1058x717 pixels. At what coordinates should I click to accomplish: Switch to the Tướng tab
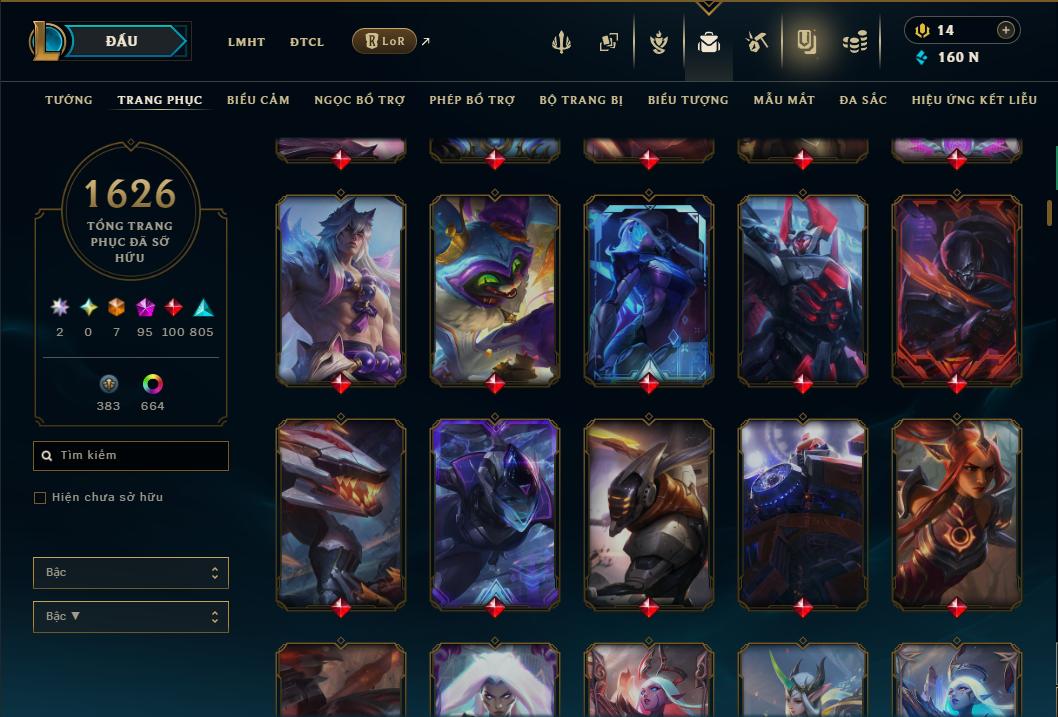click(x=69, y=100)
